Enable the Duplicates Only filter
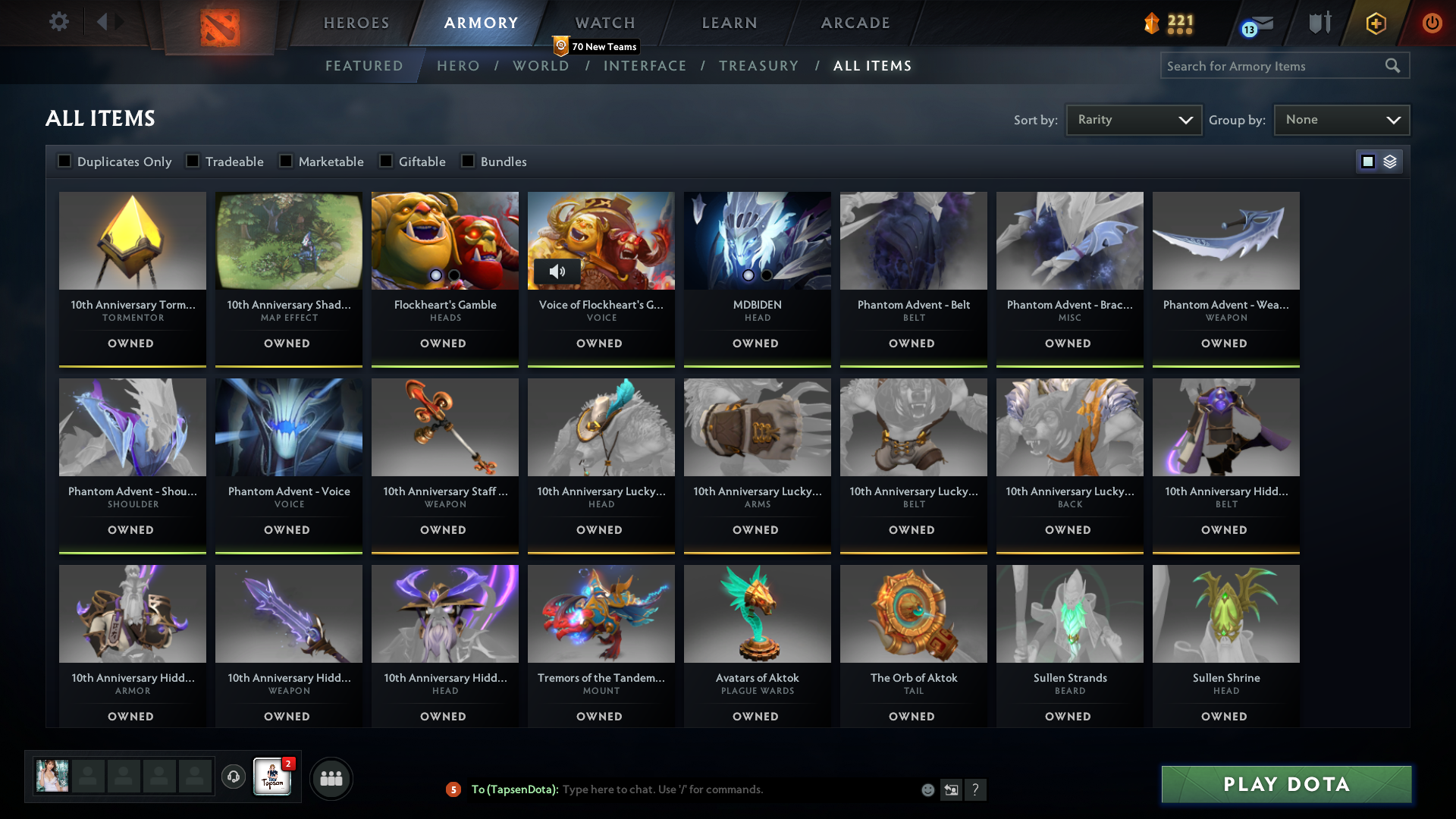Image resolution: width=1456 pixels, height=819 pixels. pos(65,161)
